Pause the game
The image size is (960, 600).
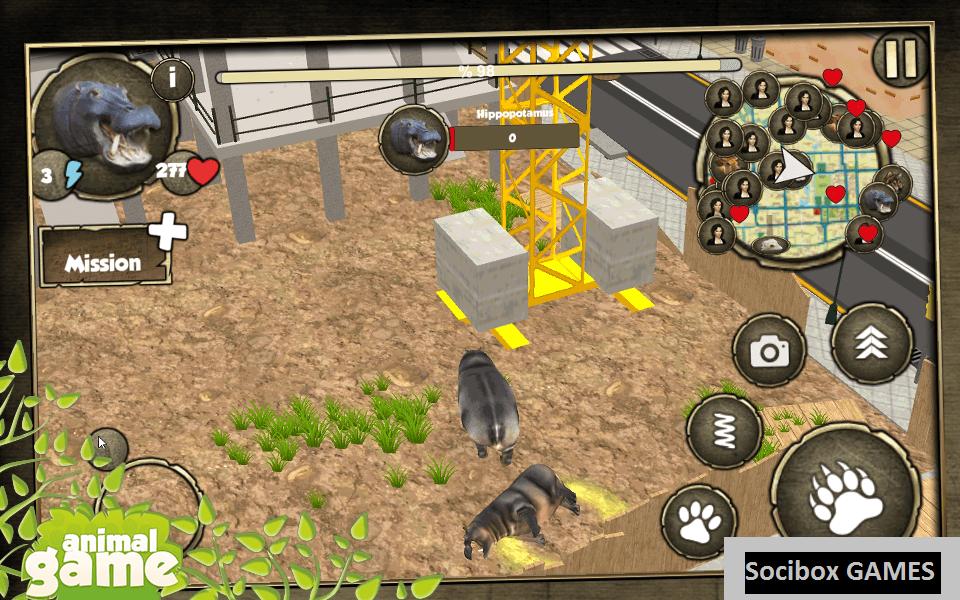[x=900, y=59]
